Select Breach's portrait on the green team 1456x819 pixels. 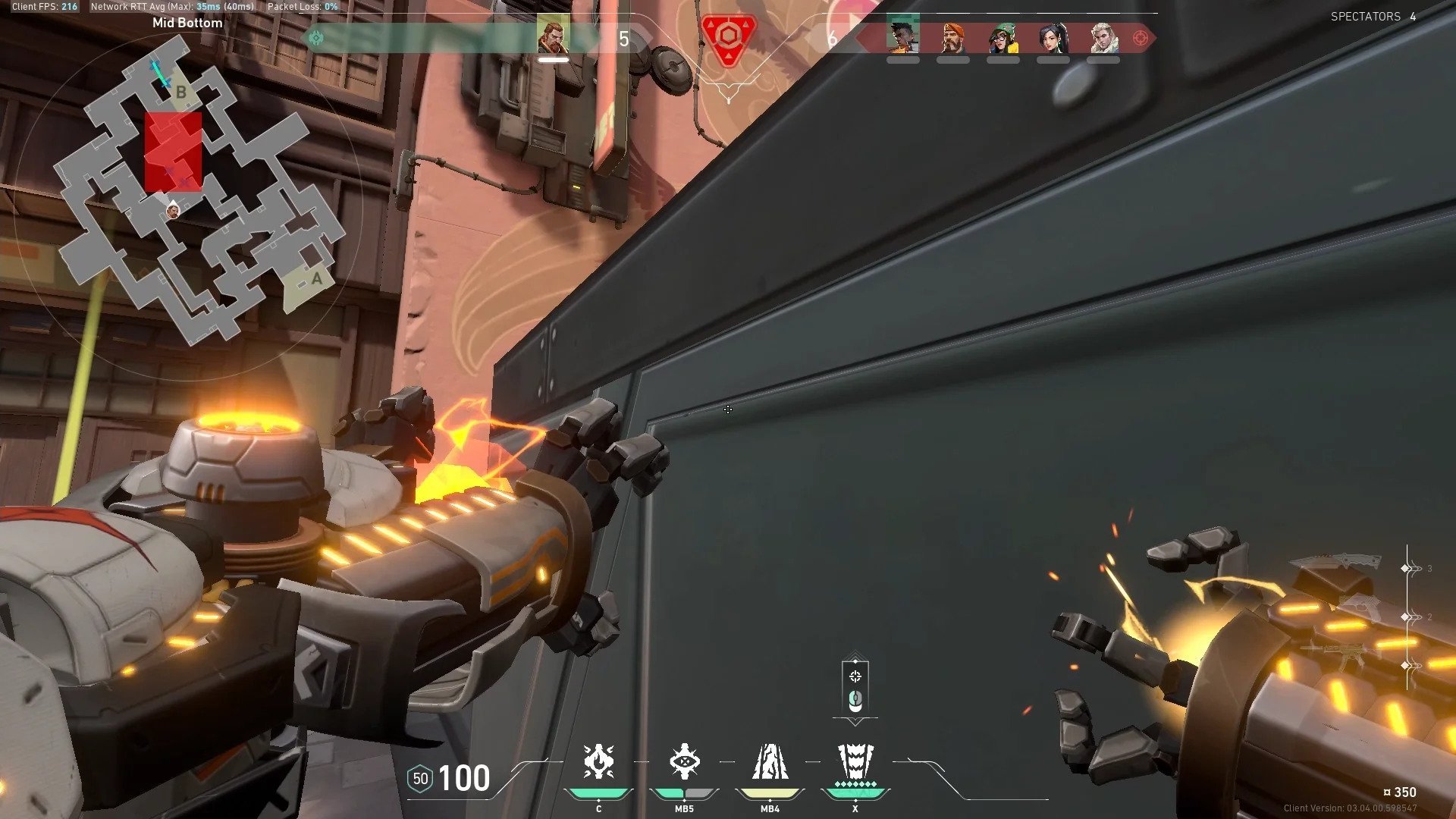[553, 36]
